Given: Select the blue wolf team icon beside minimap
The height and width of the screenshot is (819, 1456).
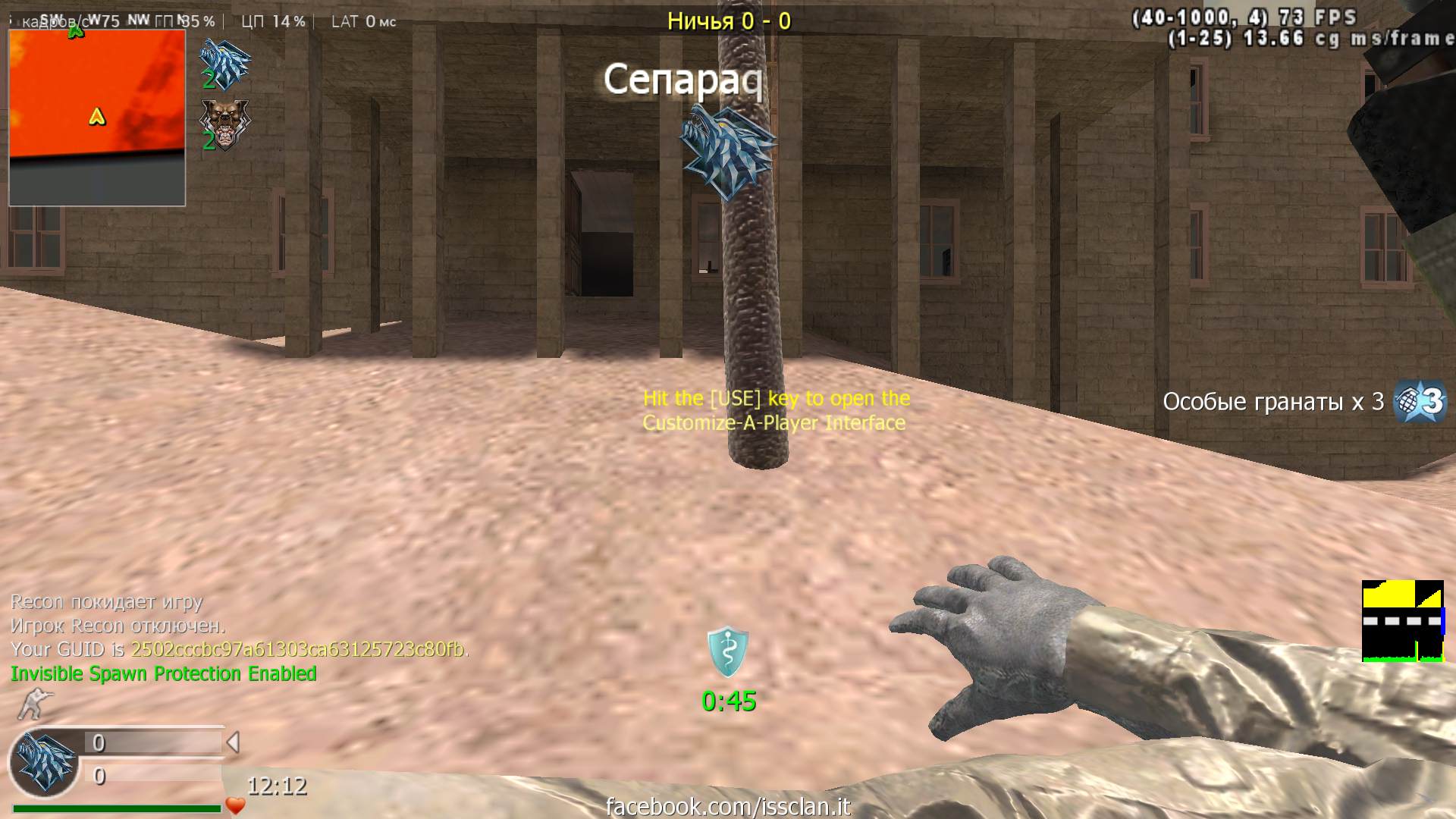Looking at the screenshot, I should [x=224, y=64].
